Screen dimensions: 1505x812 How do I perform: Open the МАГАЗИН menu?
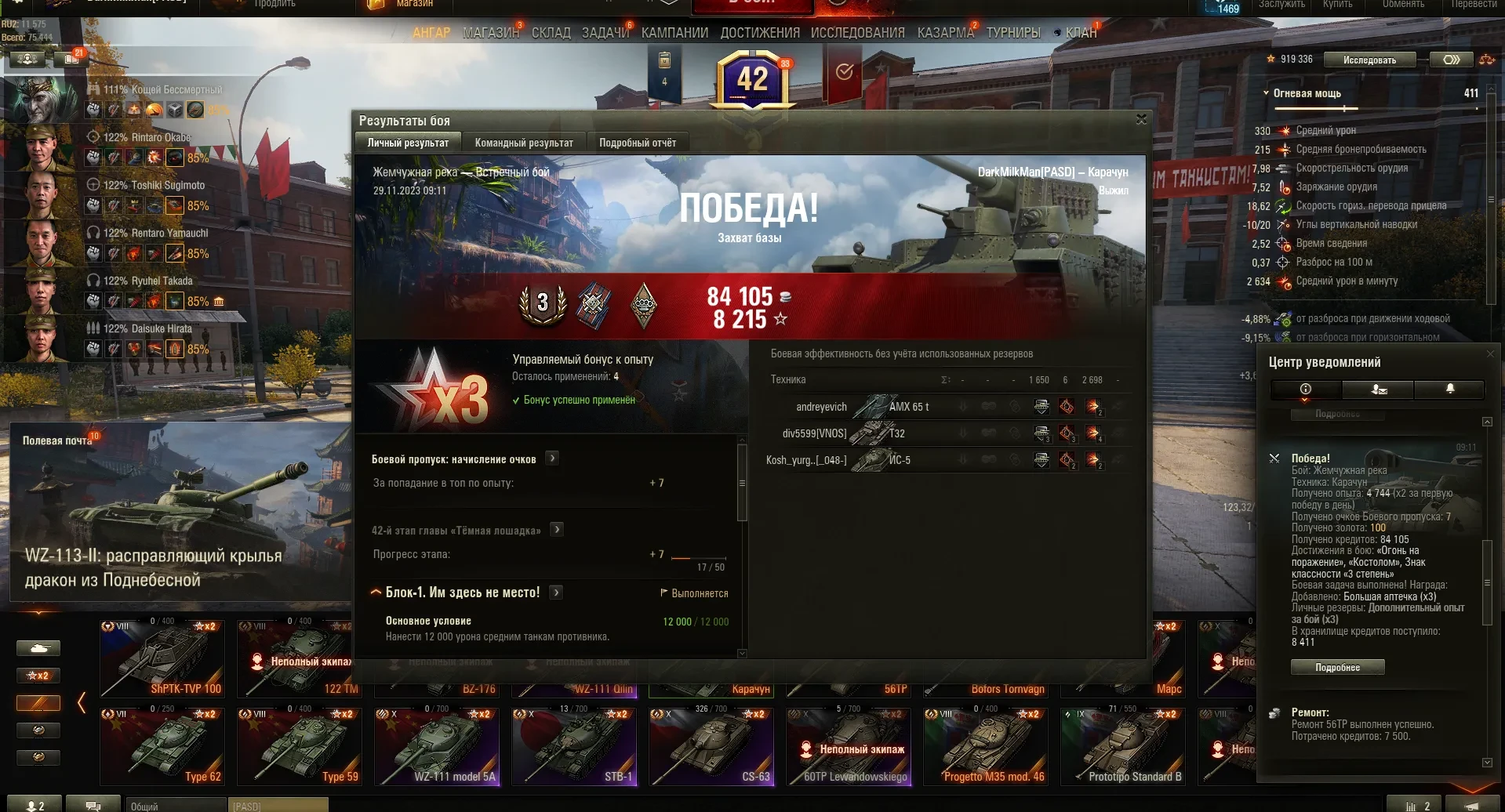point(490,33)
